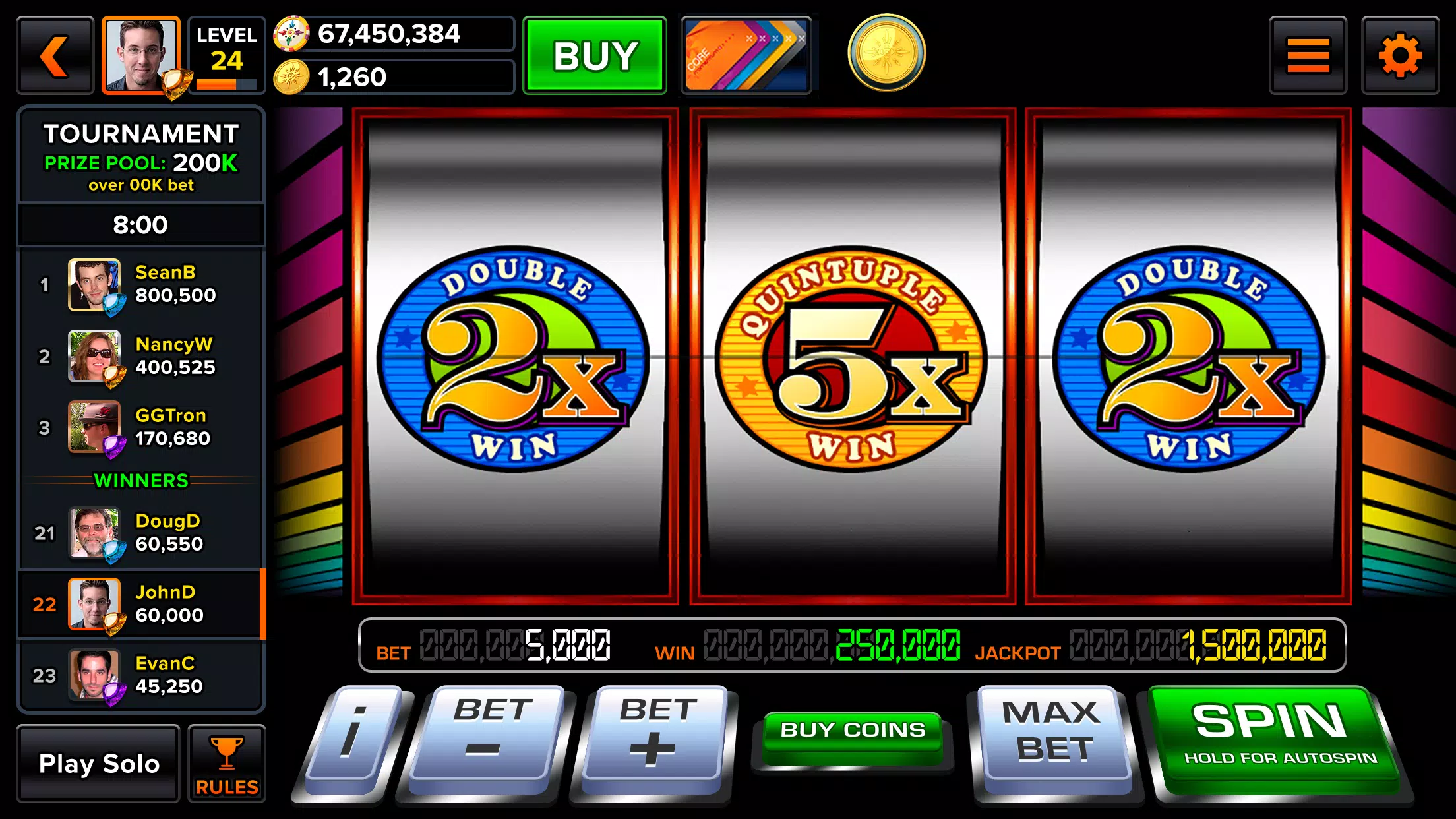The height and width of the screenshot is (819, 1456).
Task: Click your profile avatar photo
Action: pyautogui.click(x=140, y=55)
